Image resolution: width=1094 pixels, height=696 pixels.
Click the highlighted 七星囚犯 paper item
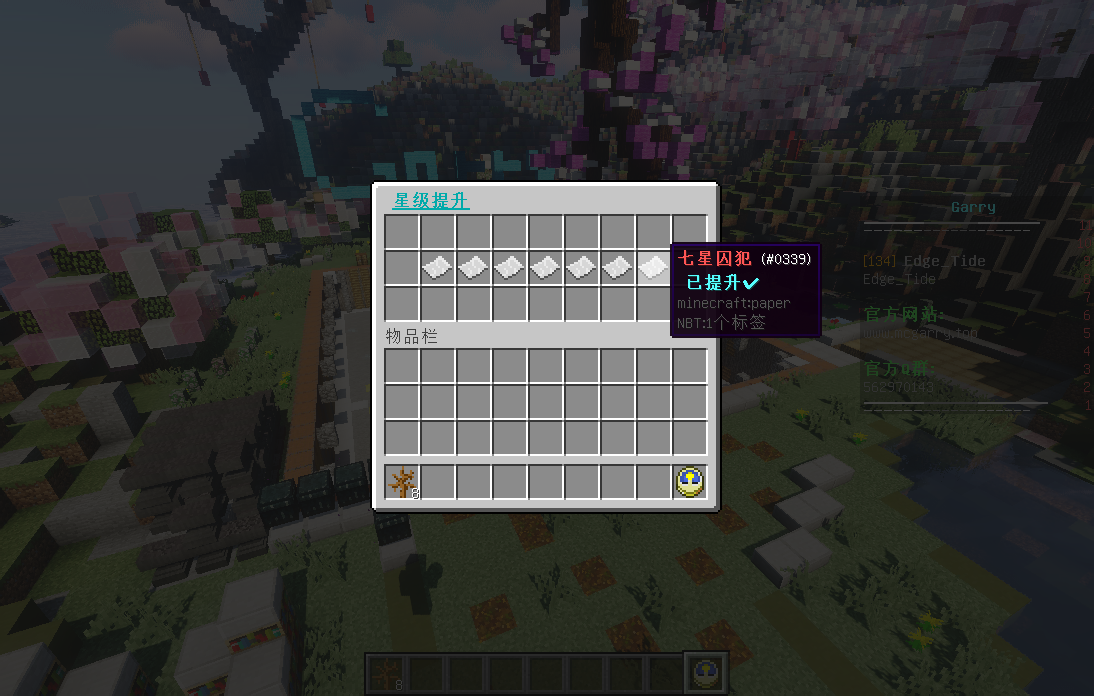coord(653,267)
